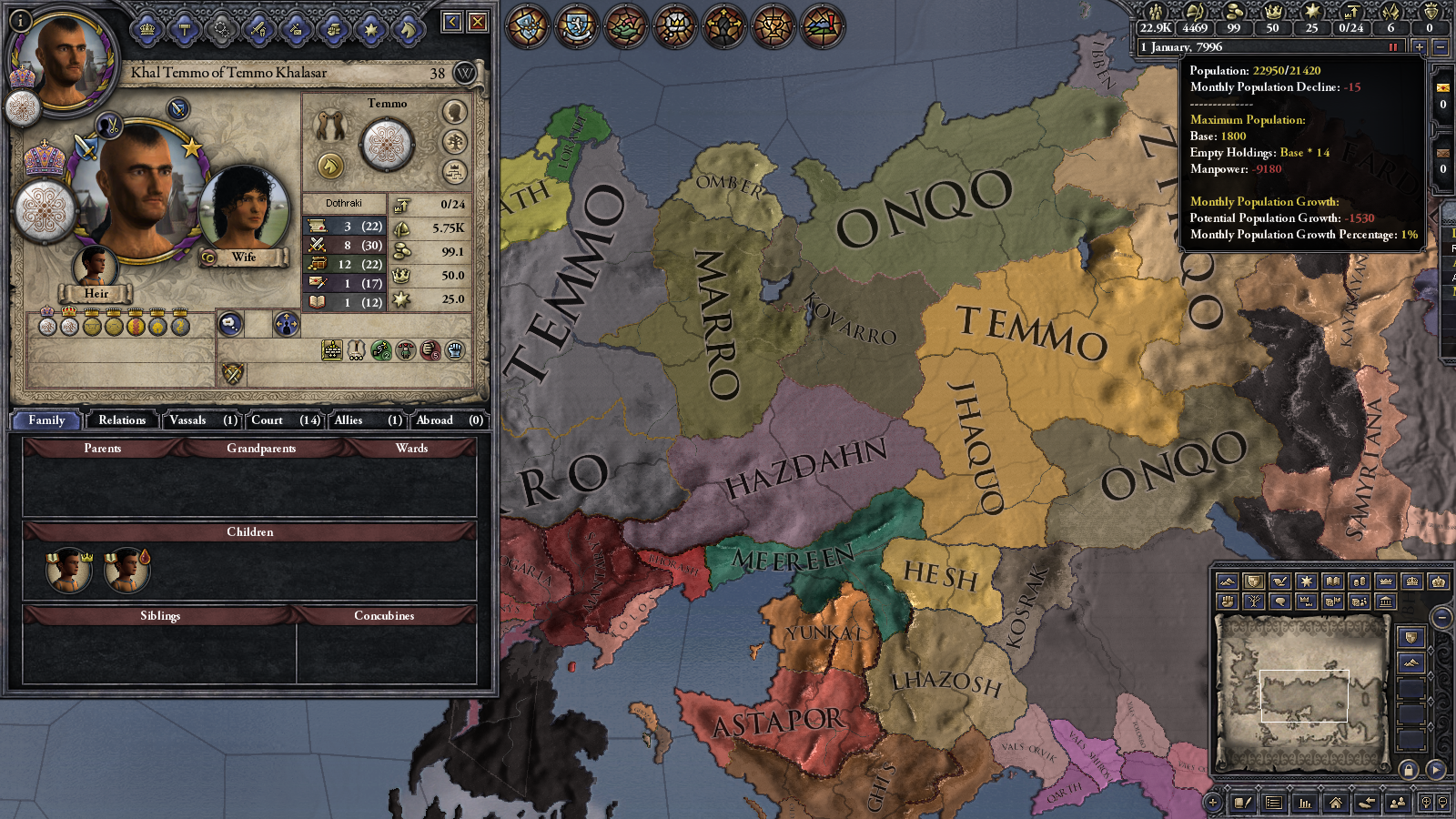Select the realms map mode shield icon

click(1253, 581)
